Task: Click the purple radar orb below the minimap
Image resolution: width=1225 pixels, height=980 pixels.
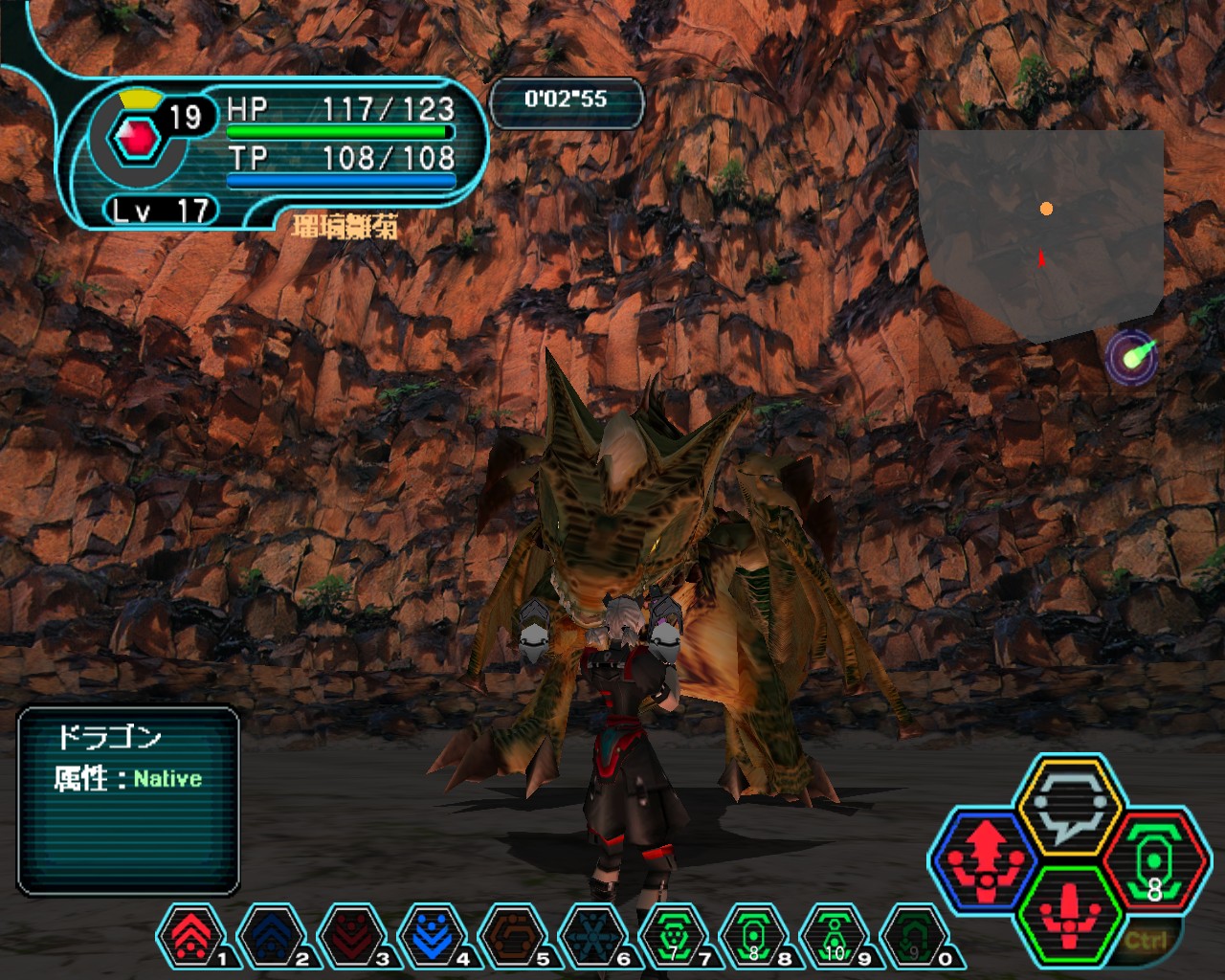Action: click(x=1132, y=358)
